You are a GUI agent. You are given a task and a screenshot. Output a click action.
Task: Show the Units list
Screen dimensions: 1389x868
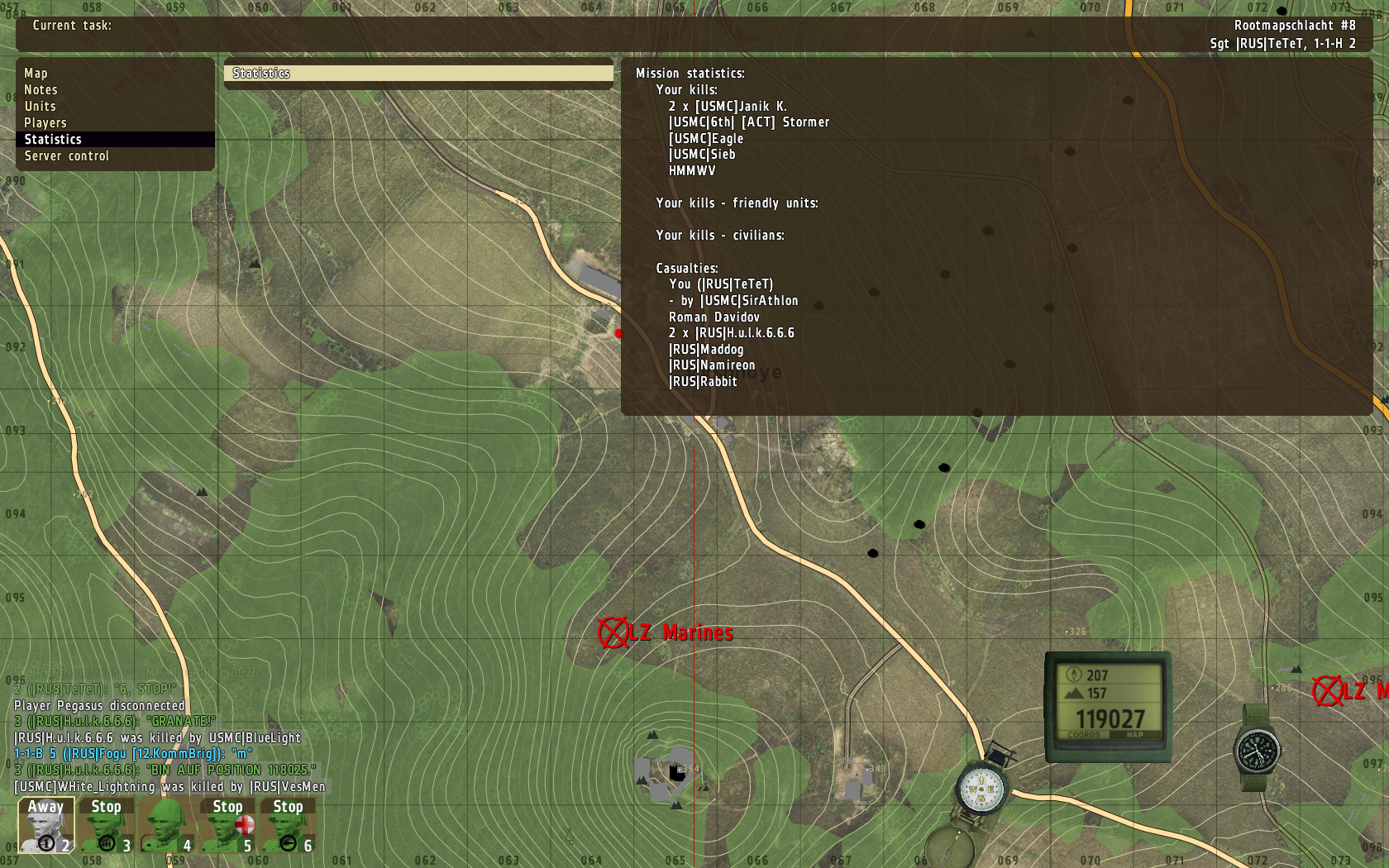click(41, 107)
